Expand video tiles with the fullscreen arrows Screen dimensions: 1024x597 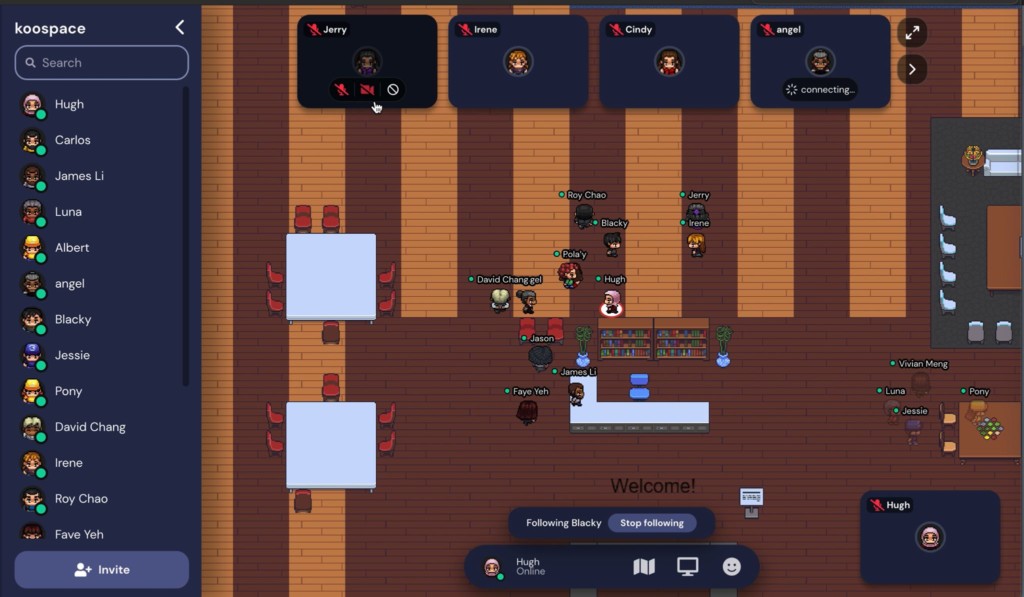(x=912, y=33)
